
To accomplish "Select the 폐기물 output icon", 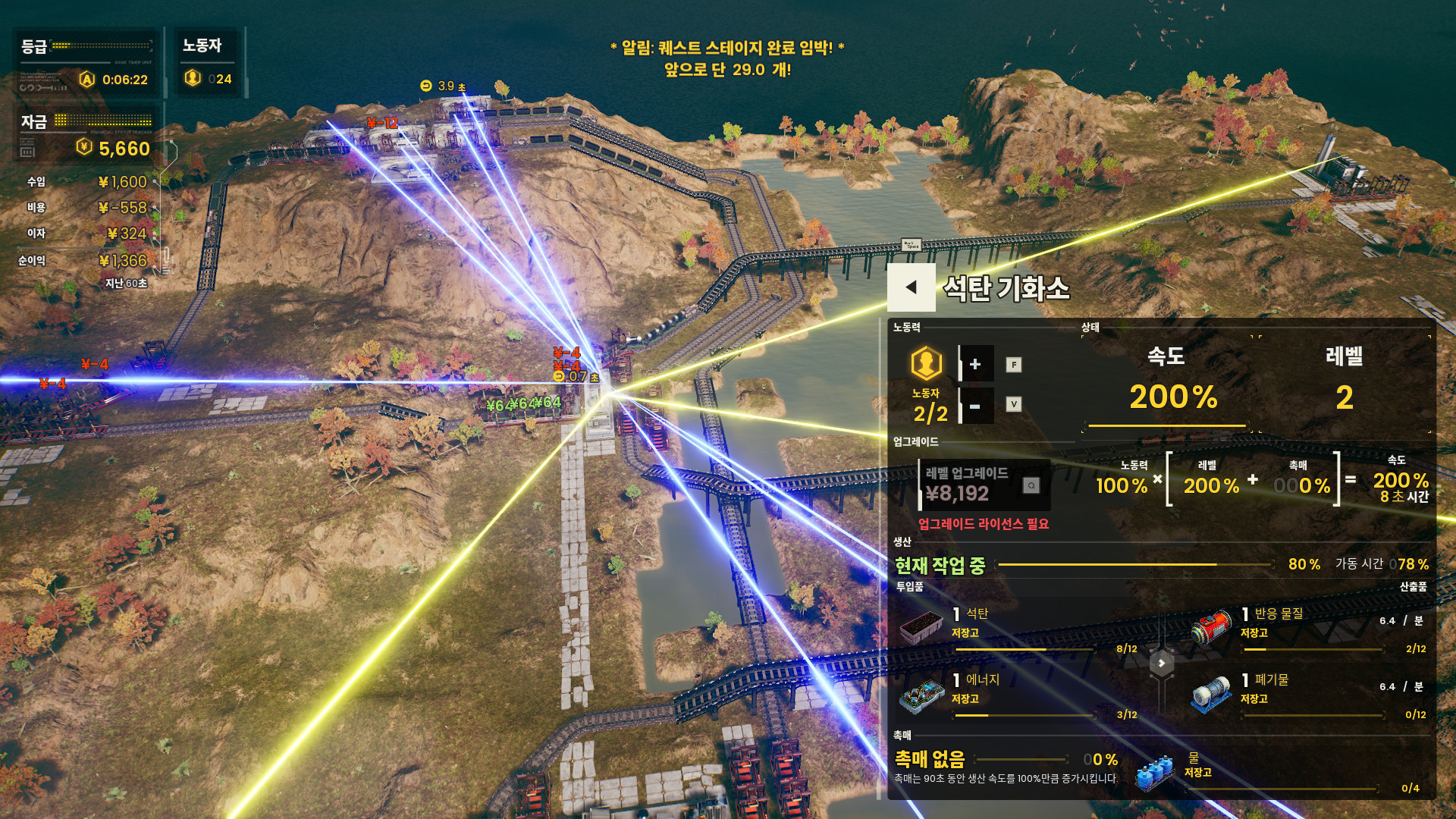I will coord(1211,695).
